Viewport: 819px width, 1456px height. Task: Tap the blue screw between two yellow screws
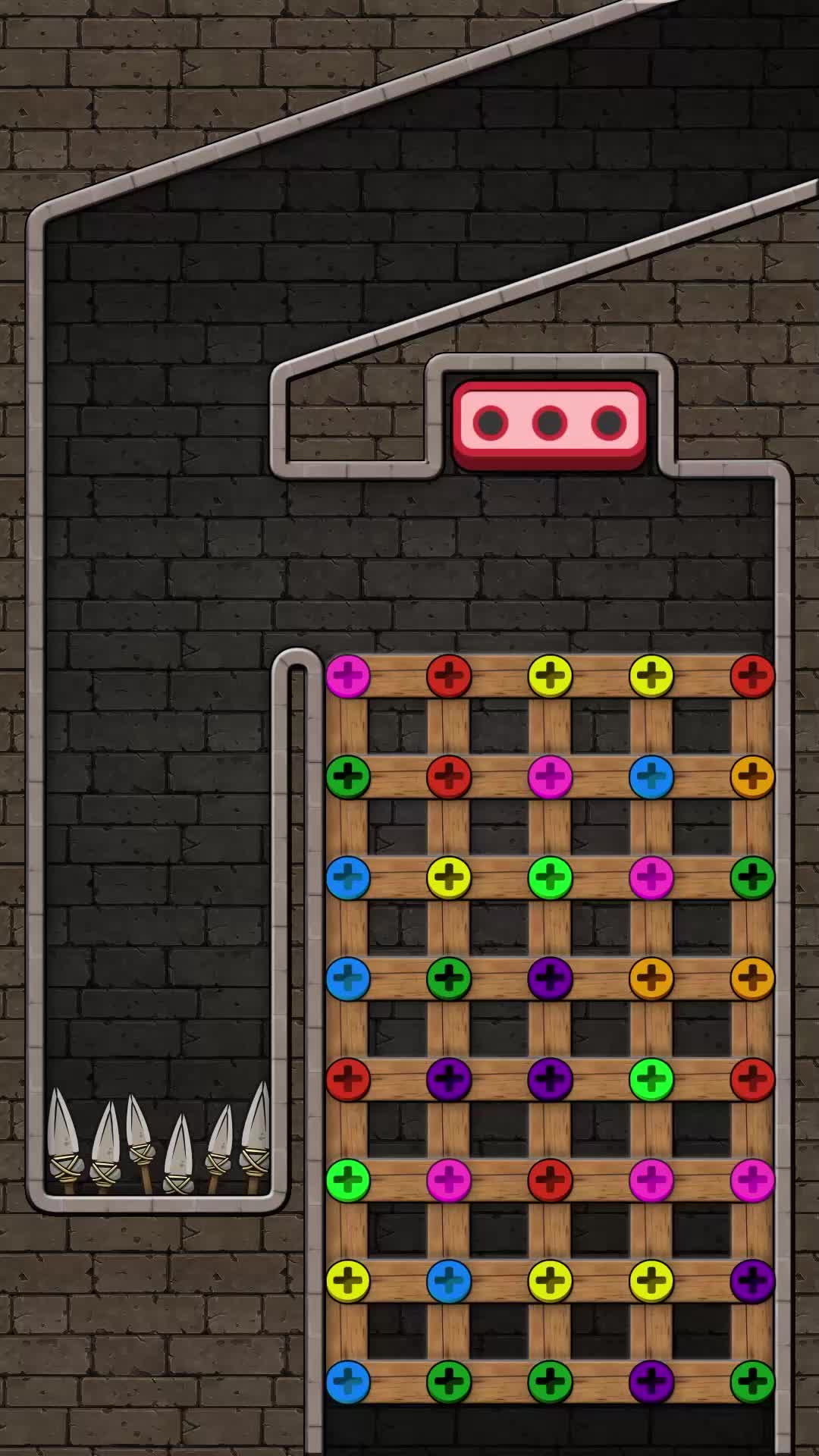(x=449, y=1281)
